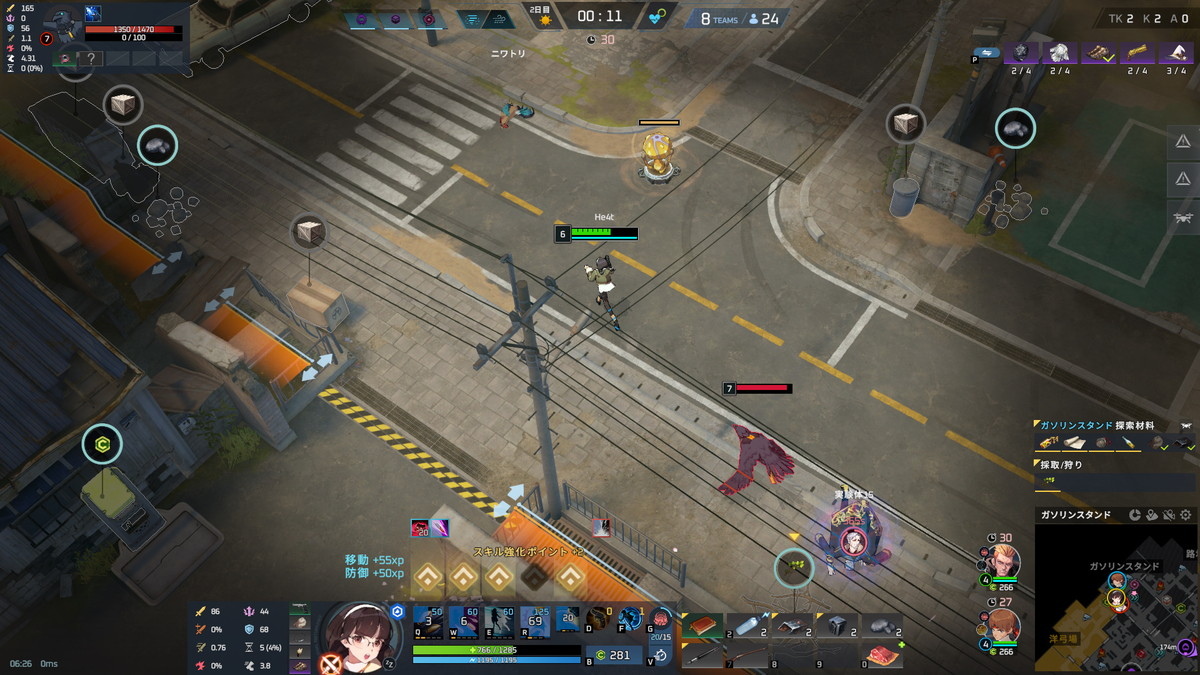The image size is (1200, 675).
Task: Select the white witch hat target item
Action: click(x=1176, y=53)
